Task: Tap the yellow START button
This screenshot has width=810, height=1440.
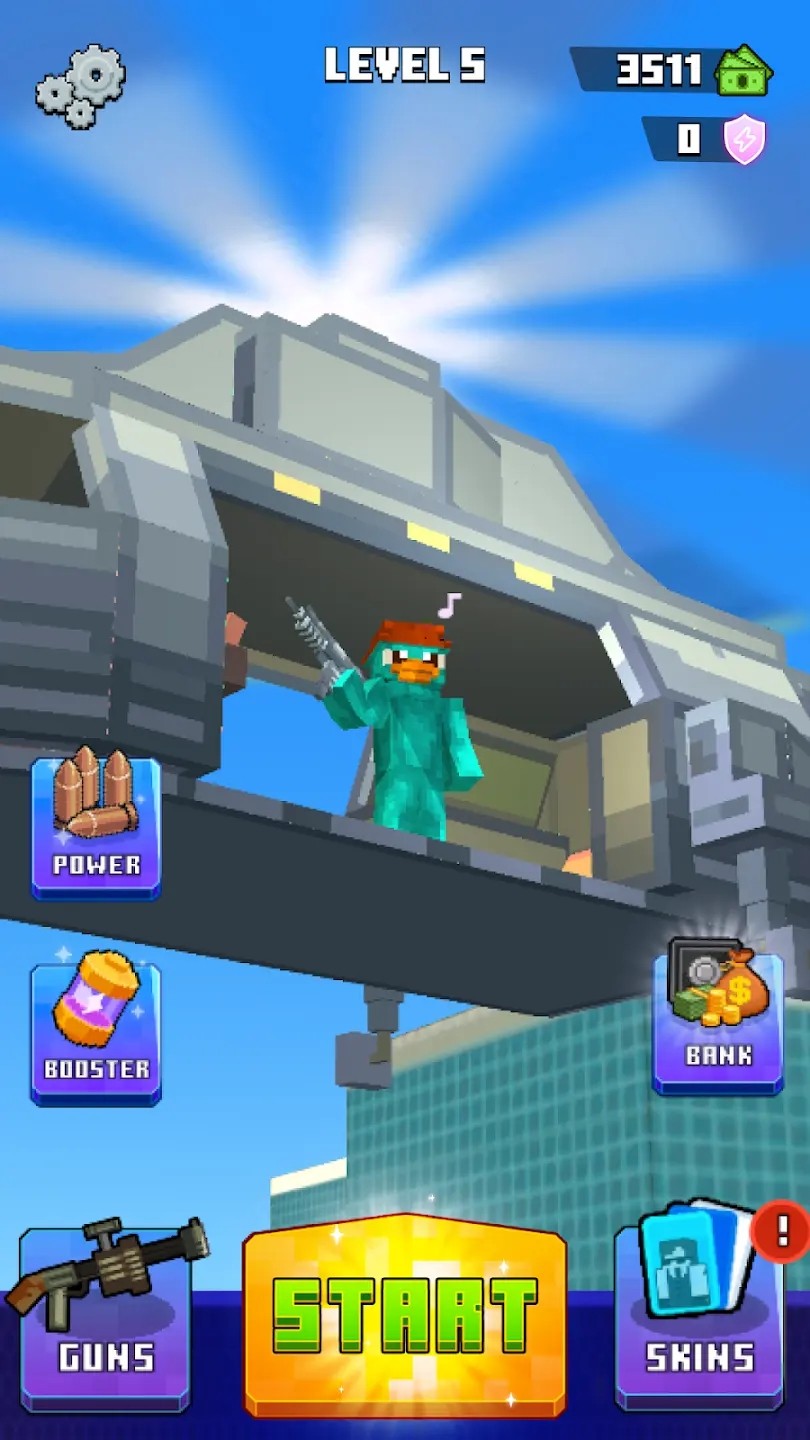Action: click(405, 1315)
